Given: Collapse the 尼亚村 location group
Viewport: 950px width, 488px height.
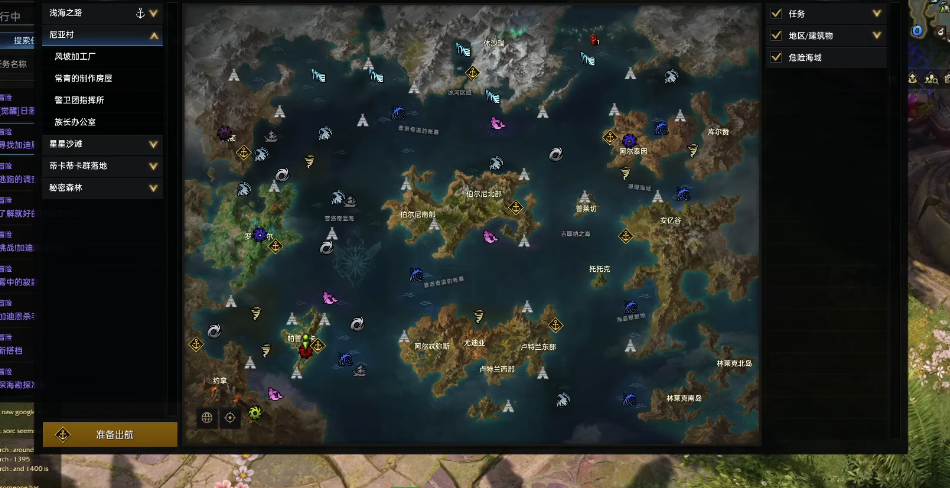Looking at the screenshot, I should [x=154, y=35].
